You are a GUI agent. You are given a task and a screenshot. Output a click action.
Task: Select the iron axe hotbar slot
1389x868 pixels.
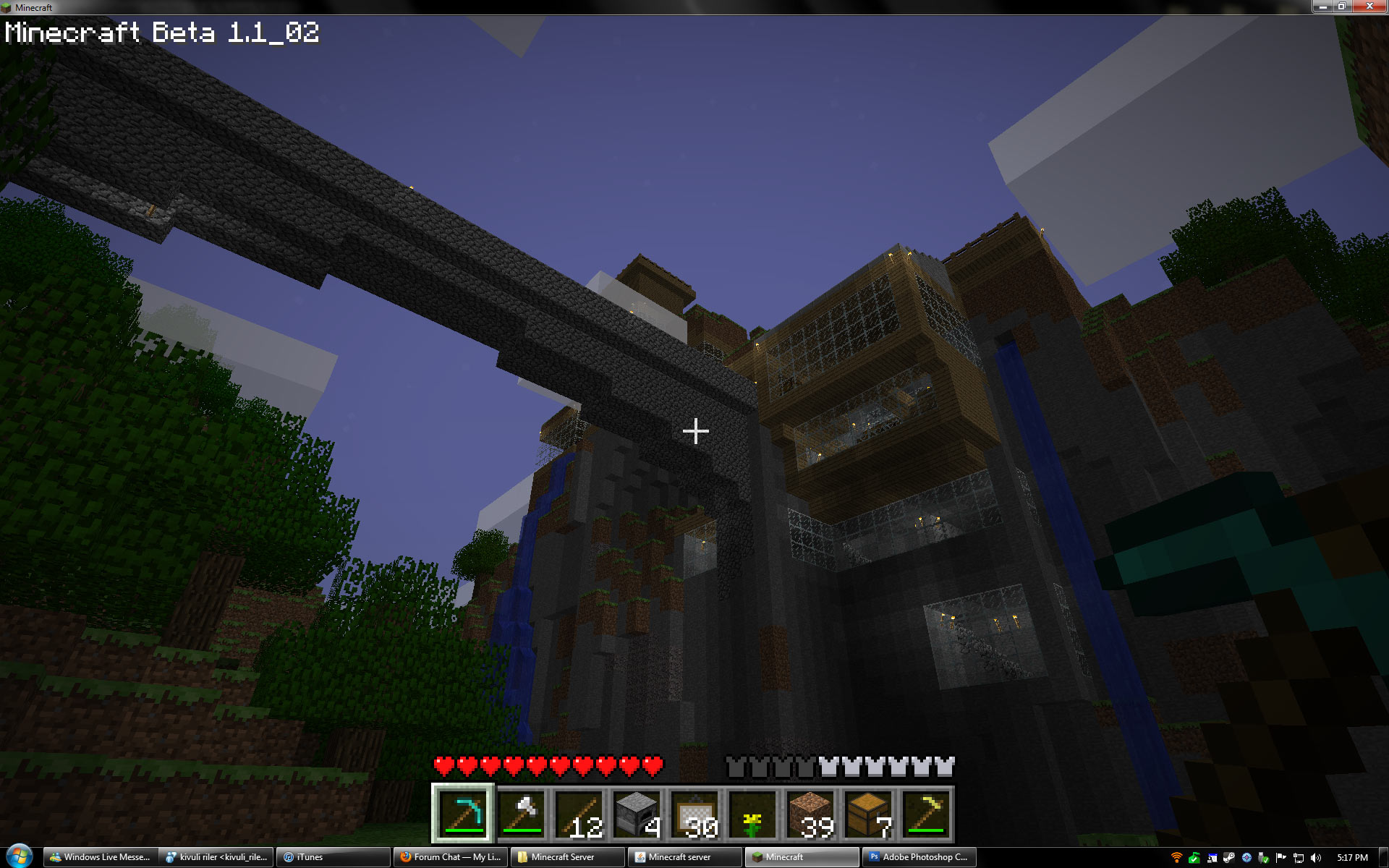coord(521,814)
